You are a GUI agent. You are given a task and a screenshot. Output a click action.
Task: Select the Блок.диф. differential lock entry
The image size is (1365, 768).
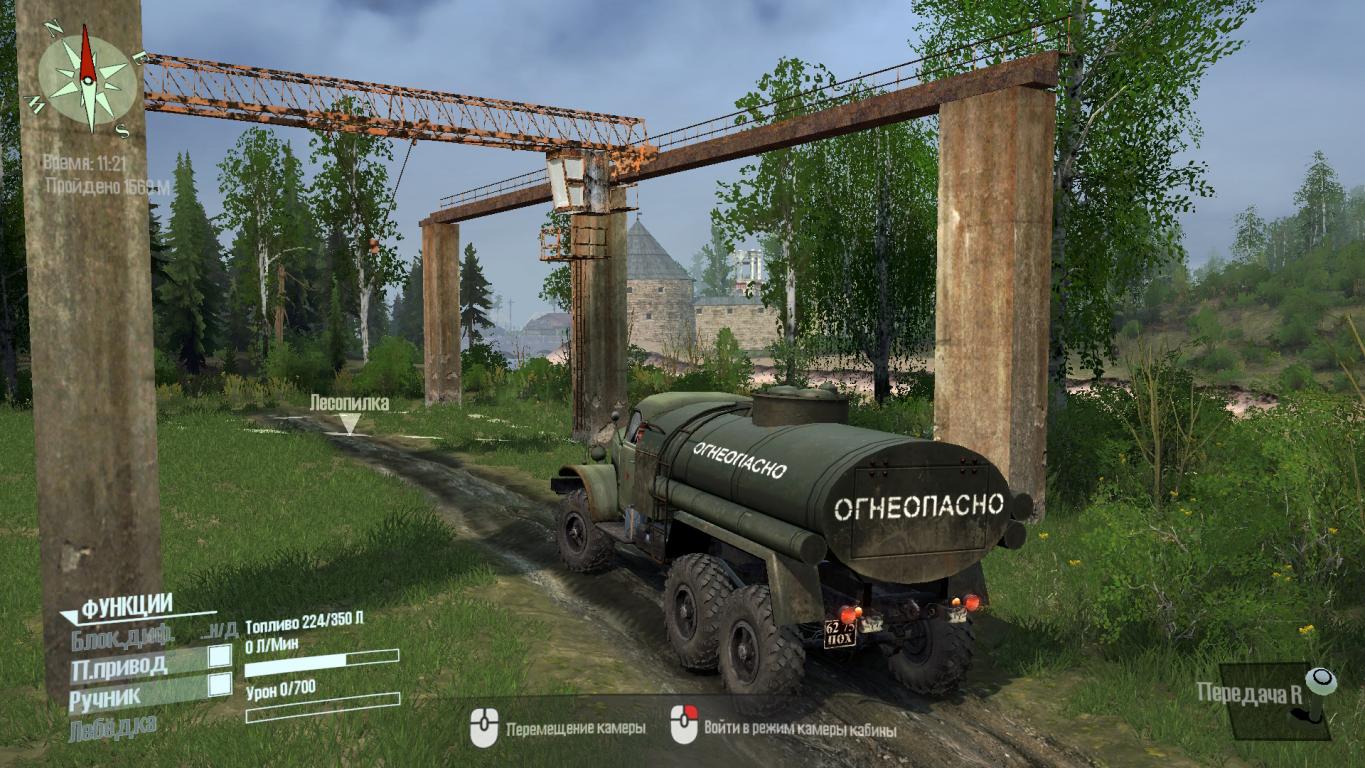123,634
